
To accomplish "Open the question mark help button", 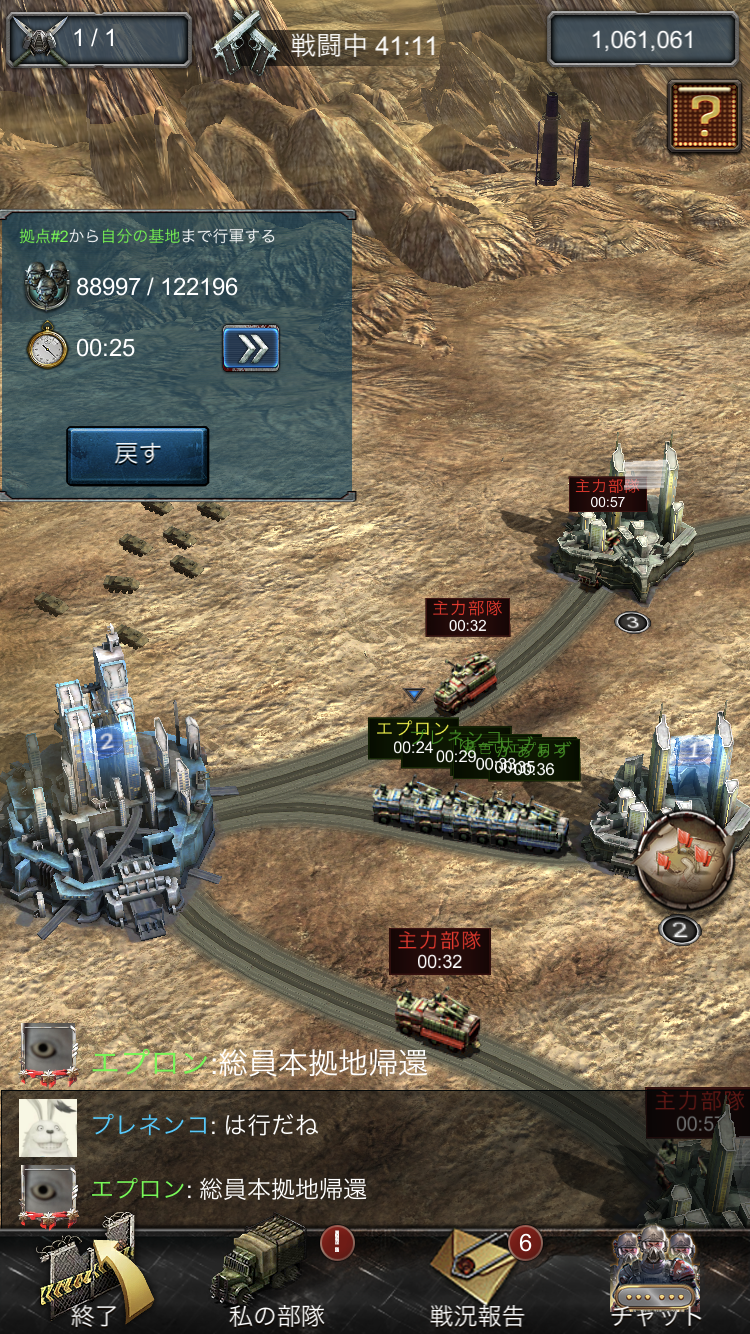I will coord(704,116).
